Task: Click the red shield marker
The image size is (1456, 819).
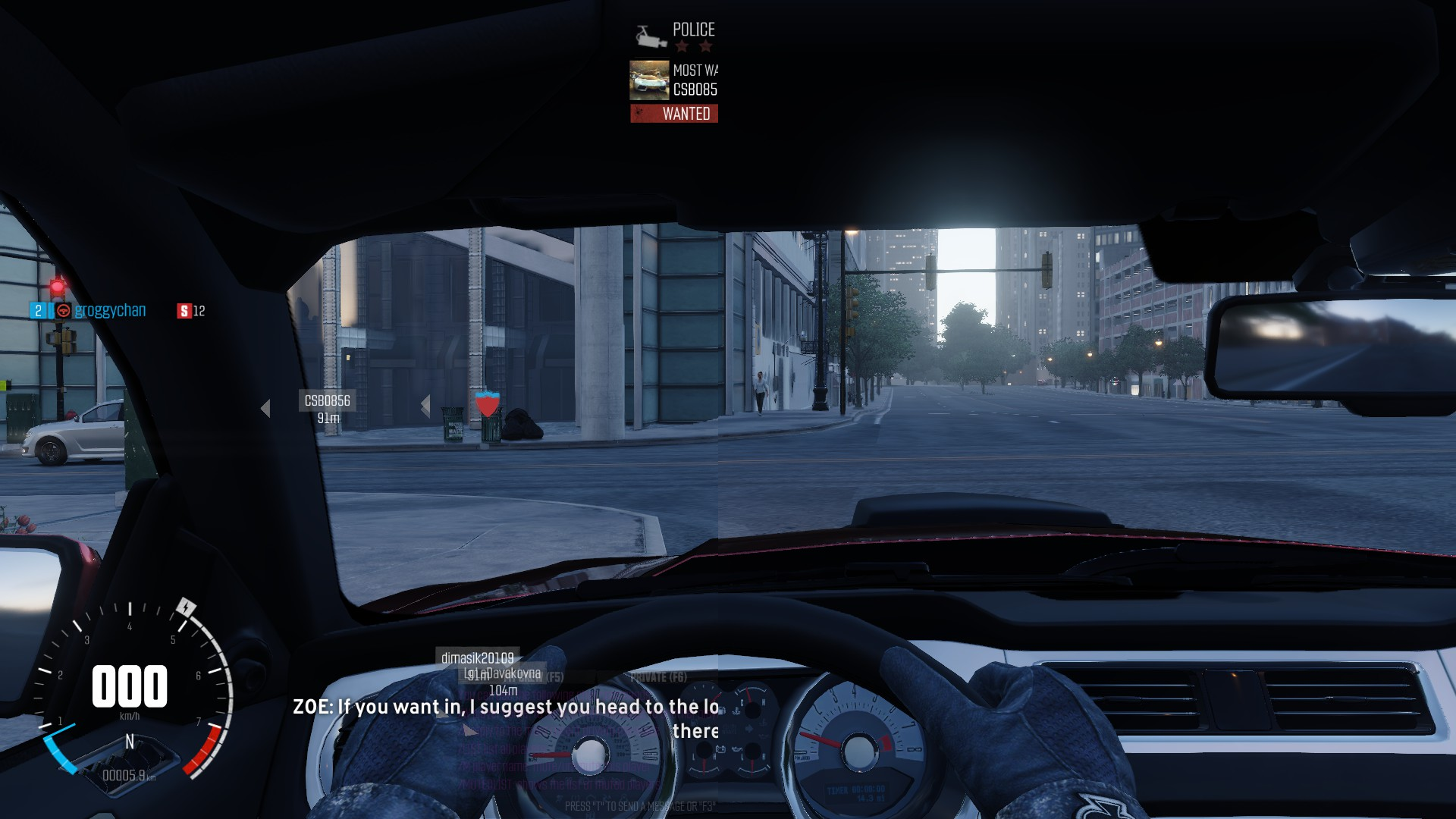Action: tap(487, 403)
